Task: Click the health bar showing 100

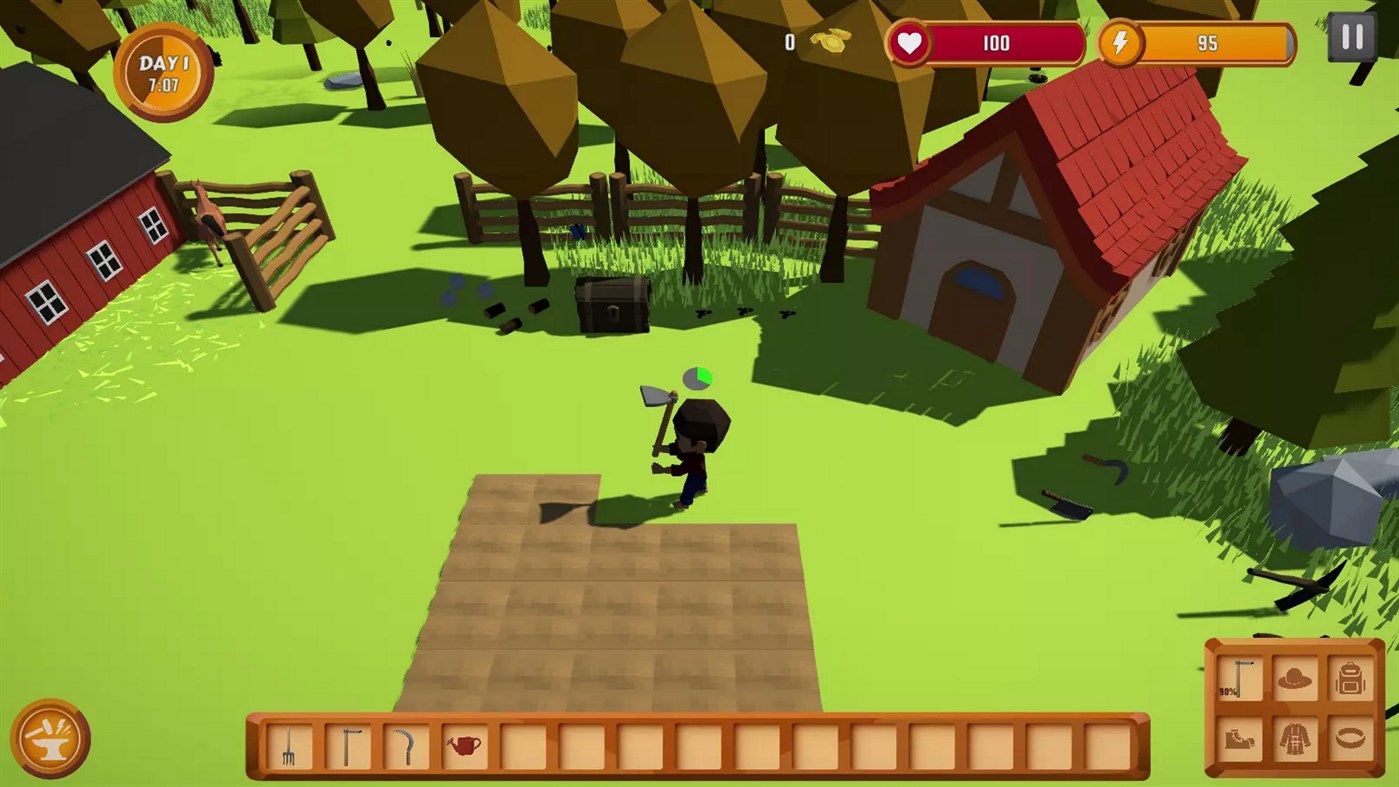Action: point(995,43)
